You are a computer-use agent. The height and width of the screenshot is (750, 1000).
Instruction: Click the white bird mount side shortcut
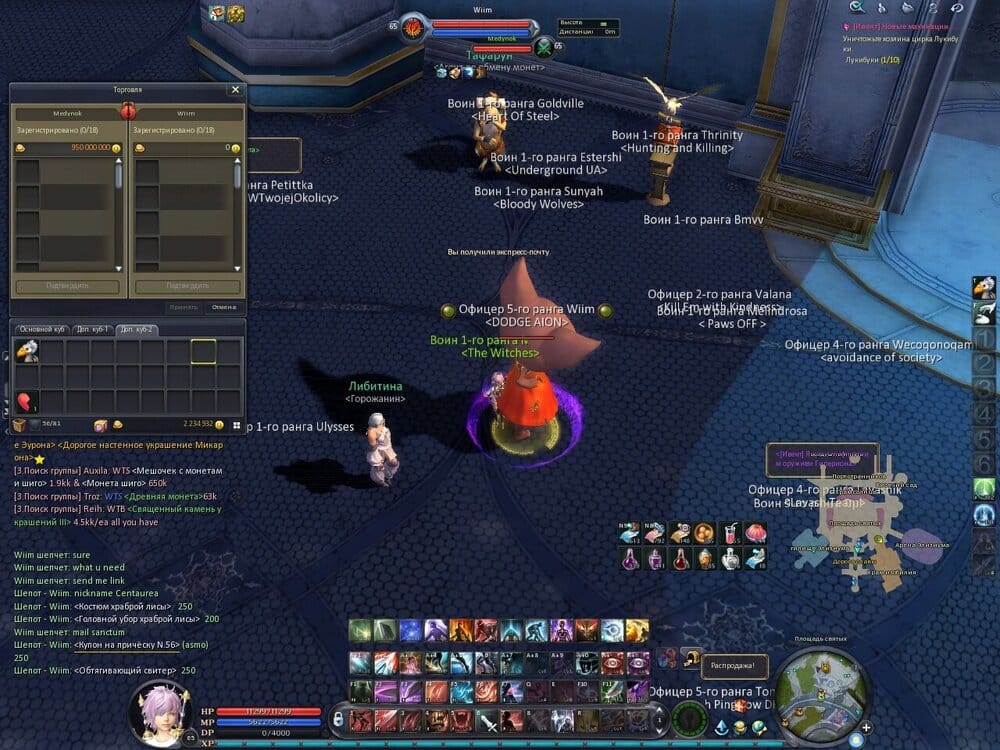click(x=984, y=288)
